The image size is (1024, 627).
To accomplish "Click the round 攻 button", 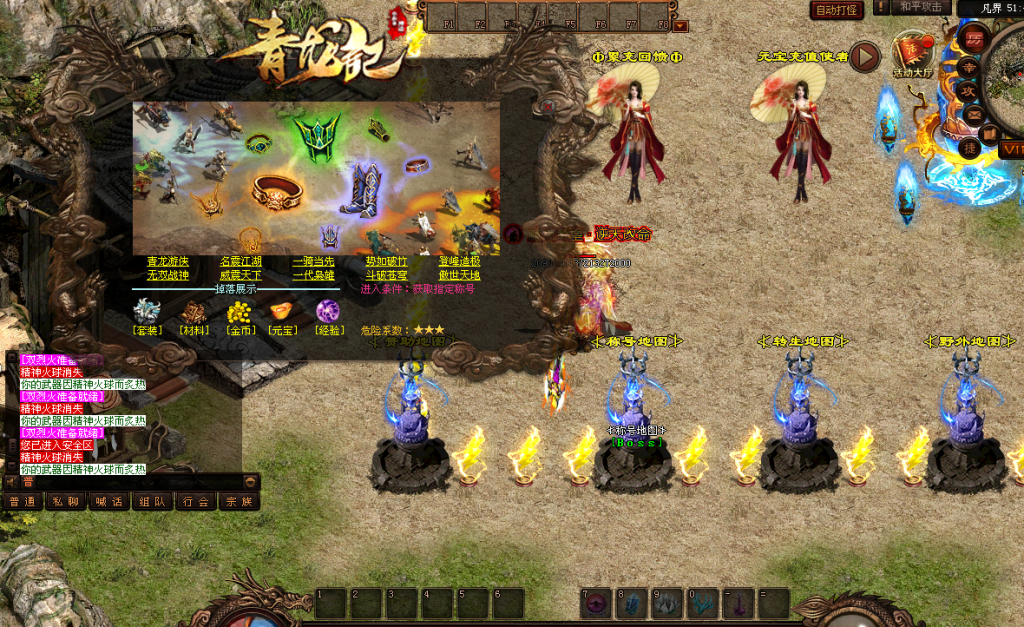I will (x=969, y=91).
